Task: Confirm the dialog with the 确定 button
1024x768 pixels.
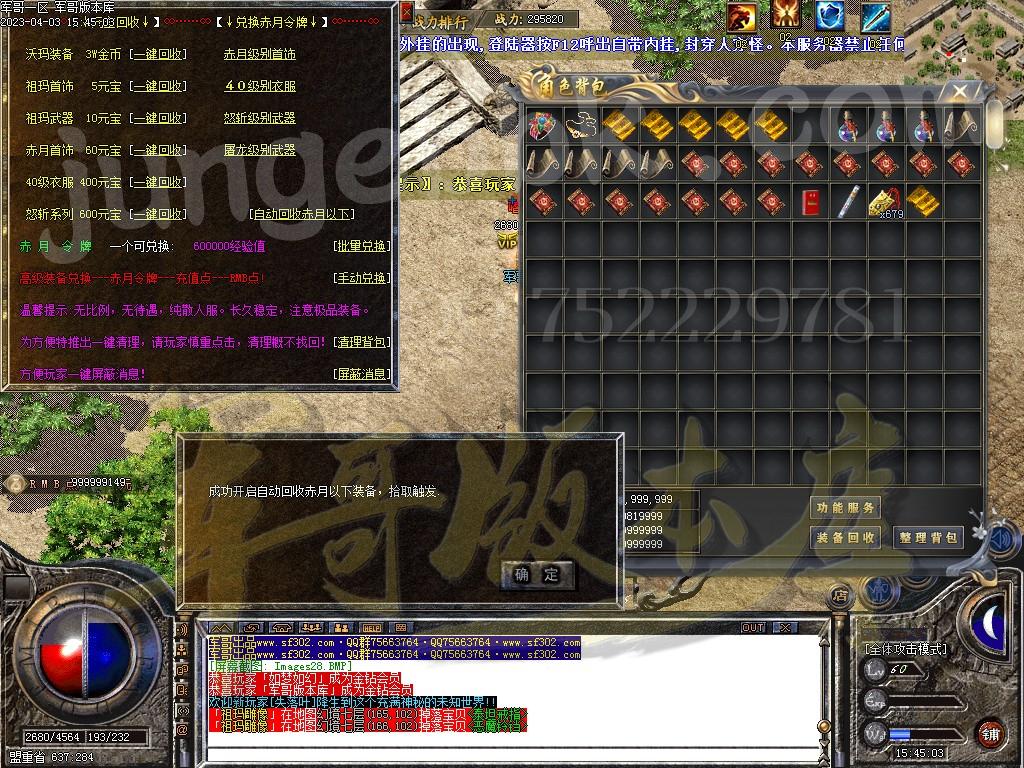Action: pos(538,574)
